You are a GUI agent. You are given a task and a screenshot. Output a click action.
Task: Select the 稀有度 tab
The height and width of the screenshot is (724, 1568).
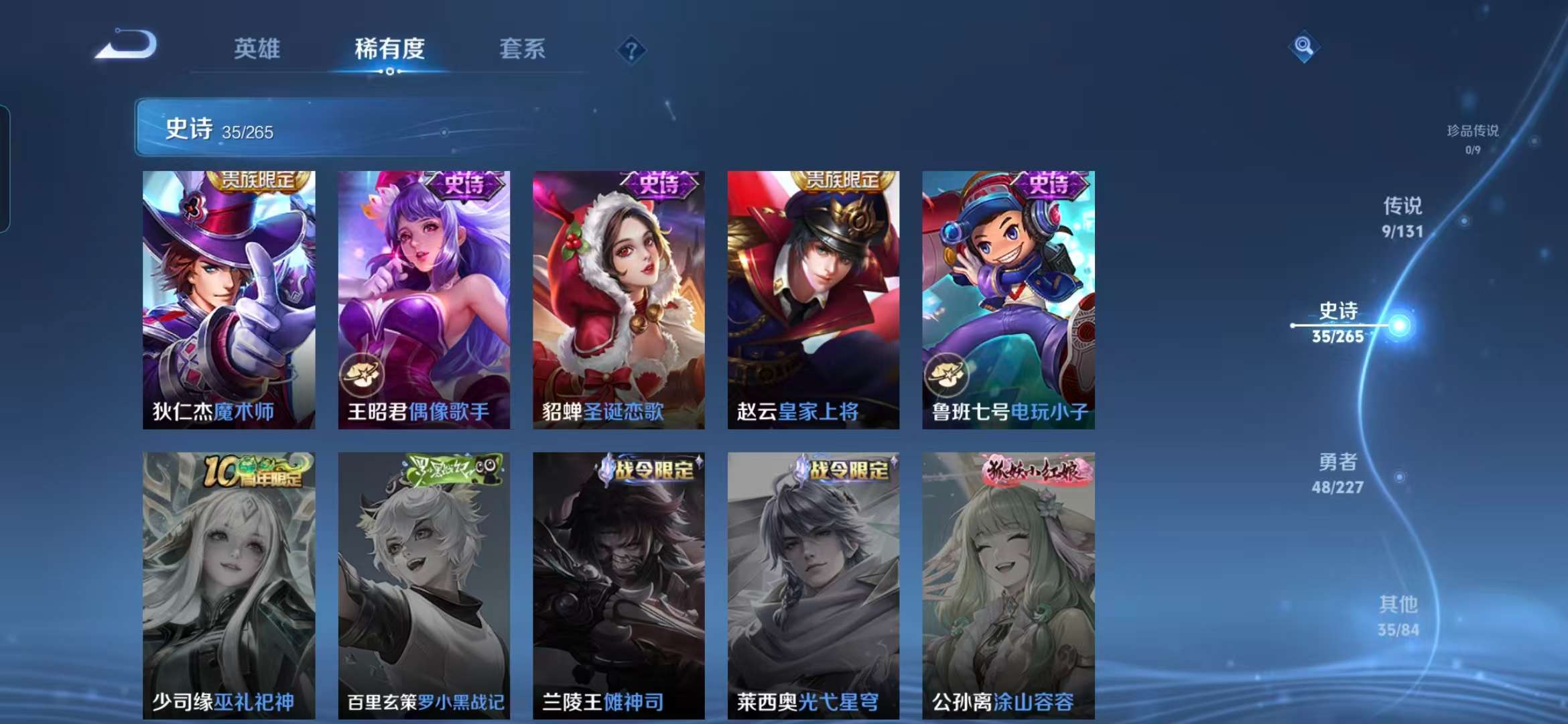(389, 49)
